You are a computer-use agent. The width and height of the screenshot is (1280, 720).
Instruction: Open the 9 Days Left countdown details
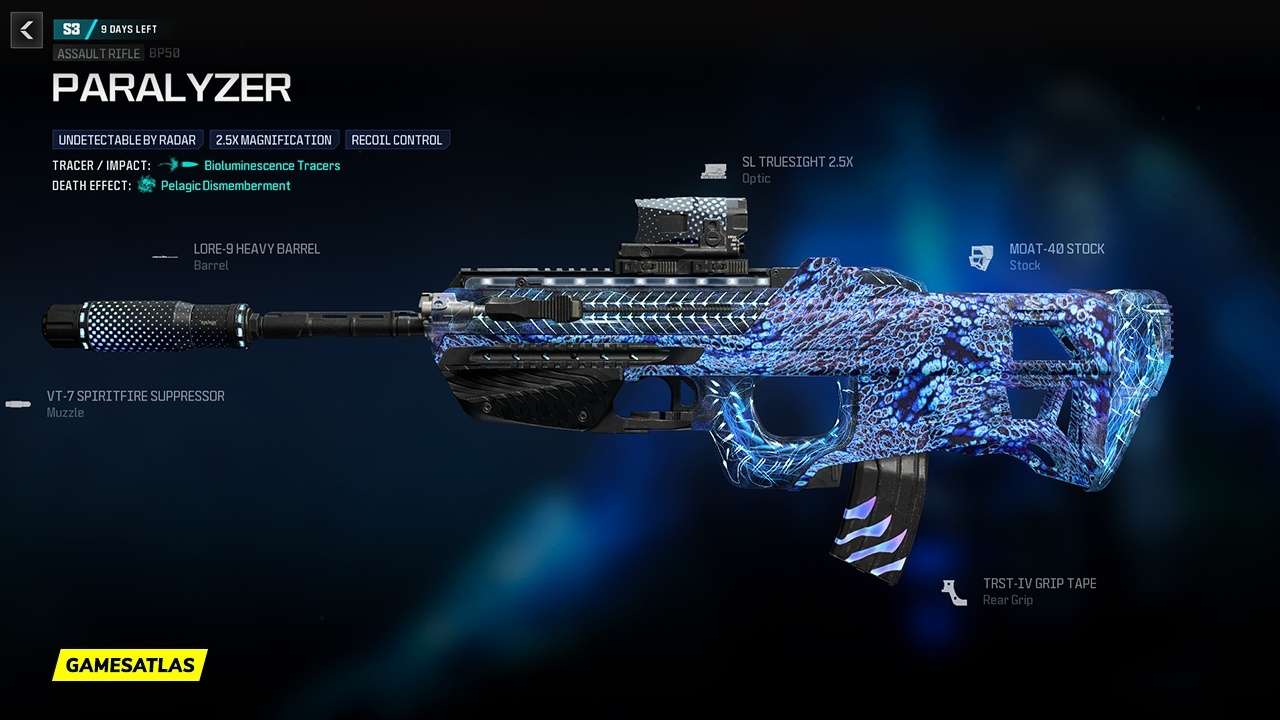tap(128, 29)
